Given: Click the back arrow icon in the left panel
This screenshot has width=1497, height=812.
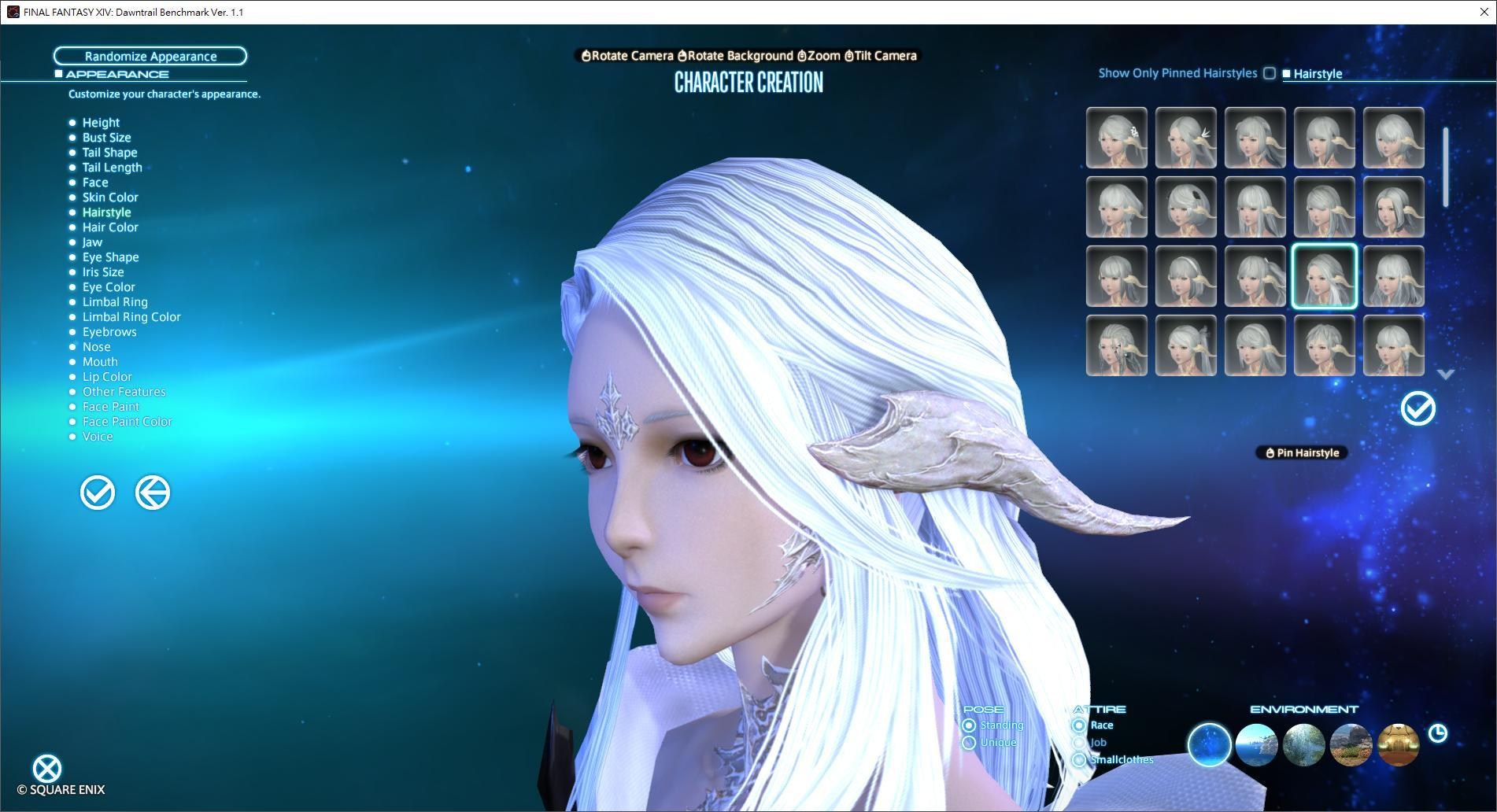Looking at the screenshot, I should click(x=153, y=493).
